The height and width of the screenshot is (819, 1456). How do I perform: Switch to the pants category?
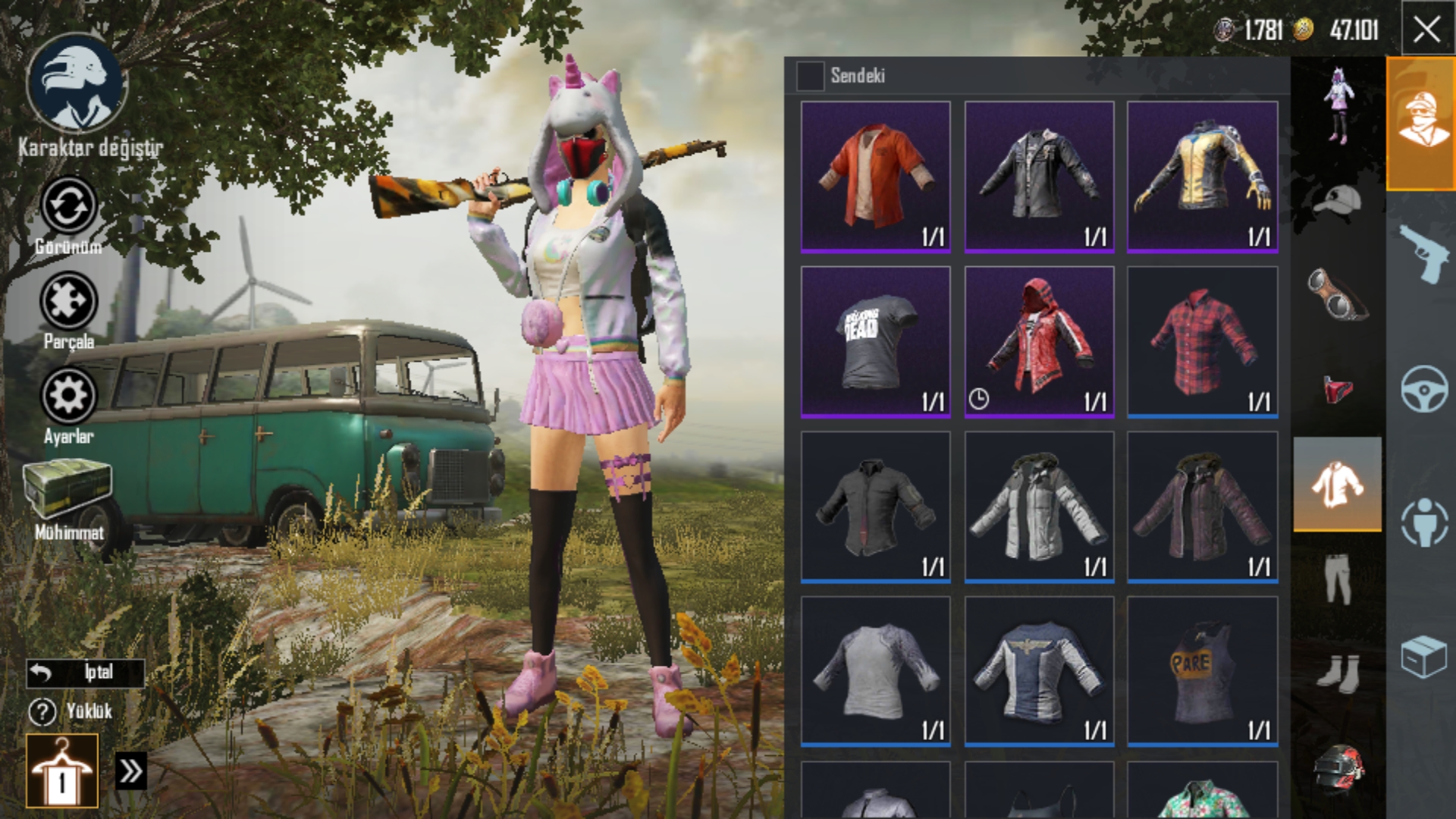coord(1336,578)
